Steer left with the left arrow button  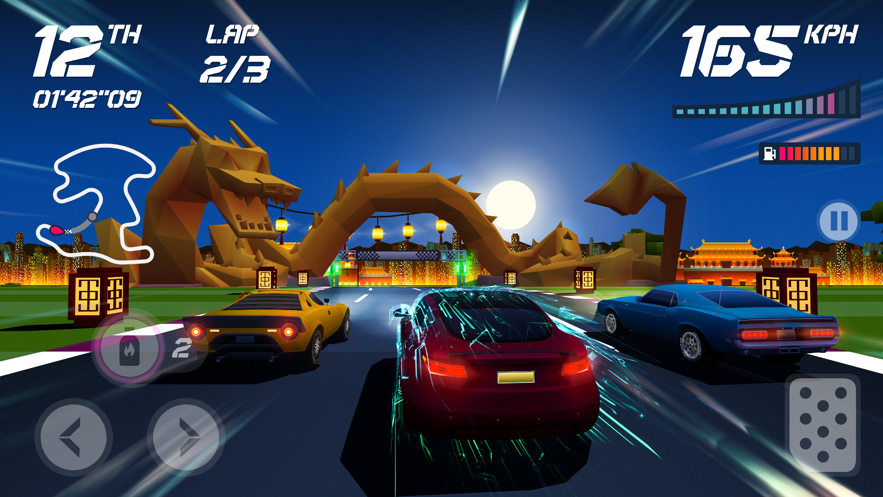click(x=73, y=436)
